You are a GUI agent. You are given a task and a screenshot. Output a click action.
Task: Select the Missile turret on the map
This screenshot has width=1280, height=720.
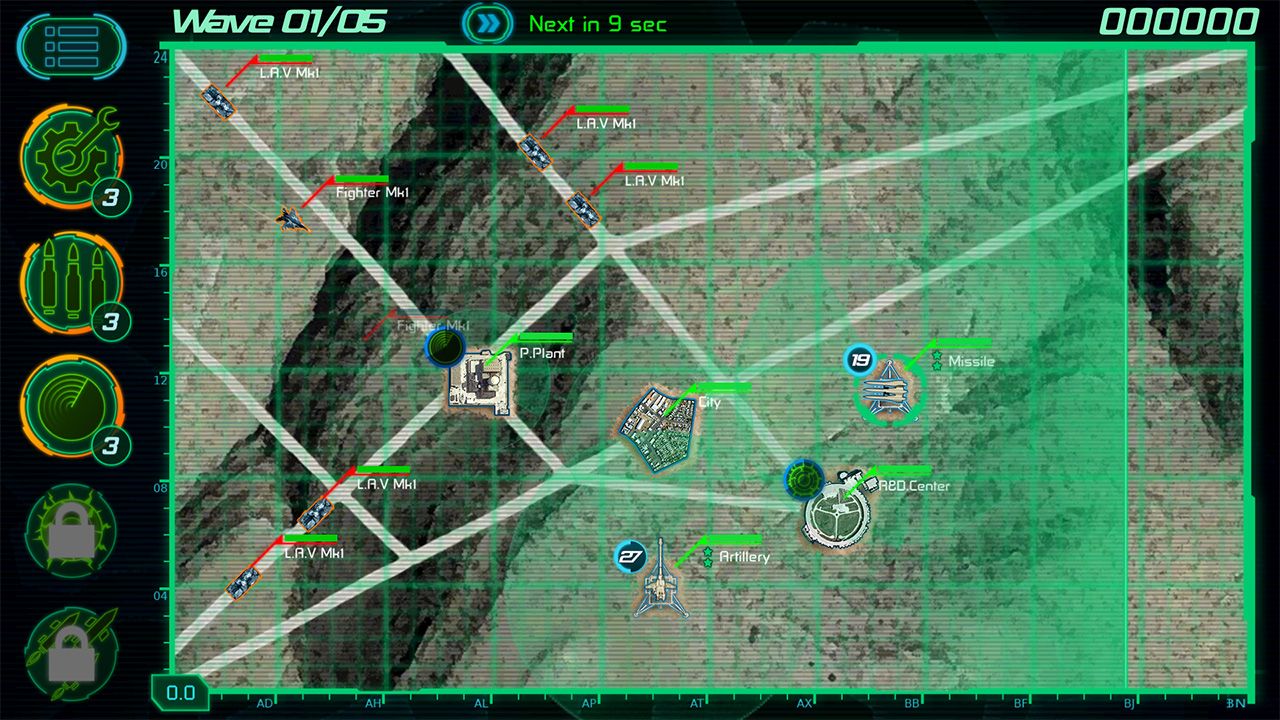point(885,390)
